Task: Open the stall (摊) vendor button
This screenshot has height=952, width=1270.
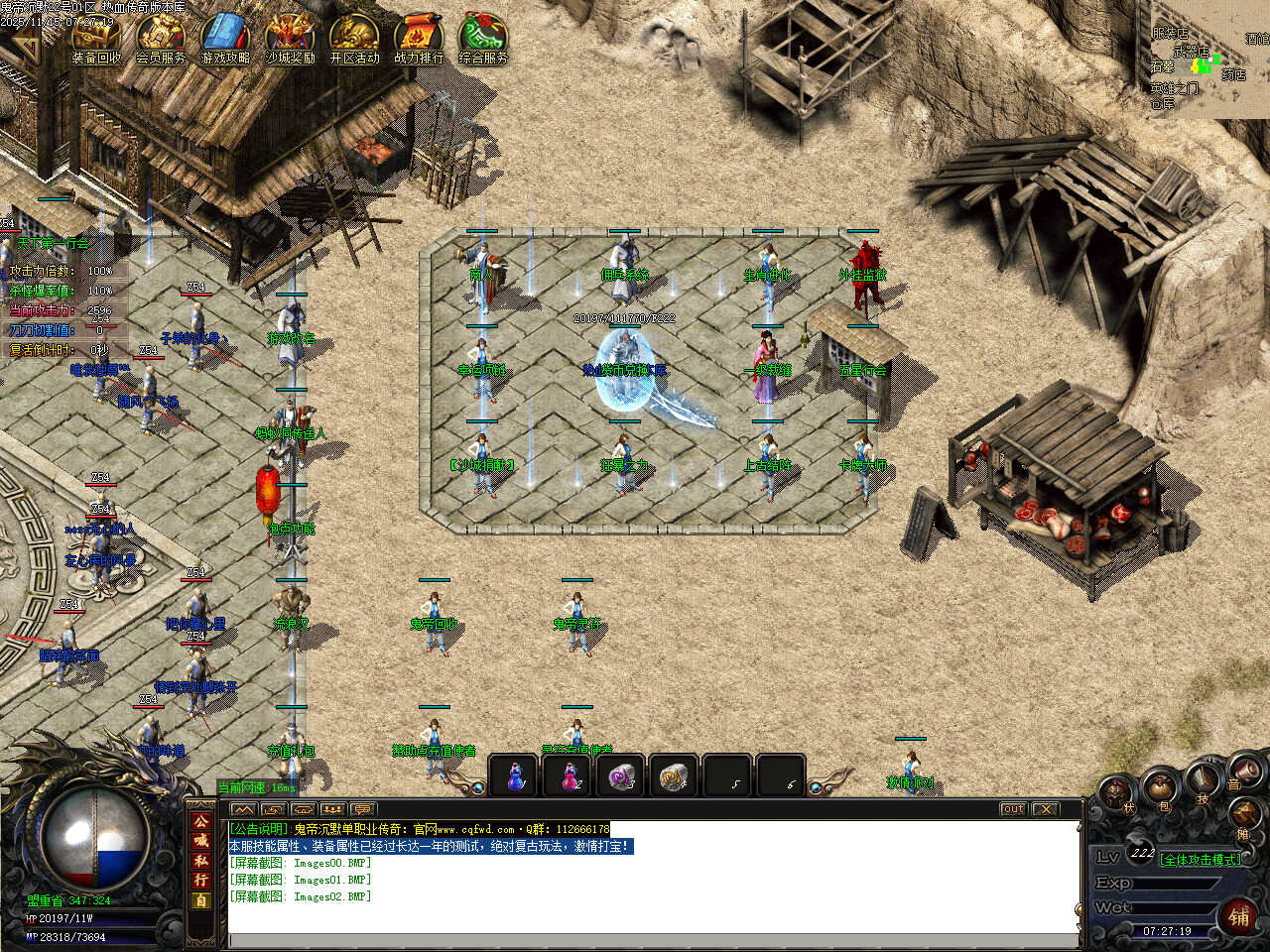Action: tap(1245, 816)
